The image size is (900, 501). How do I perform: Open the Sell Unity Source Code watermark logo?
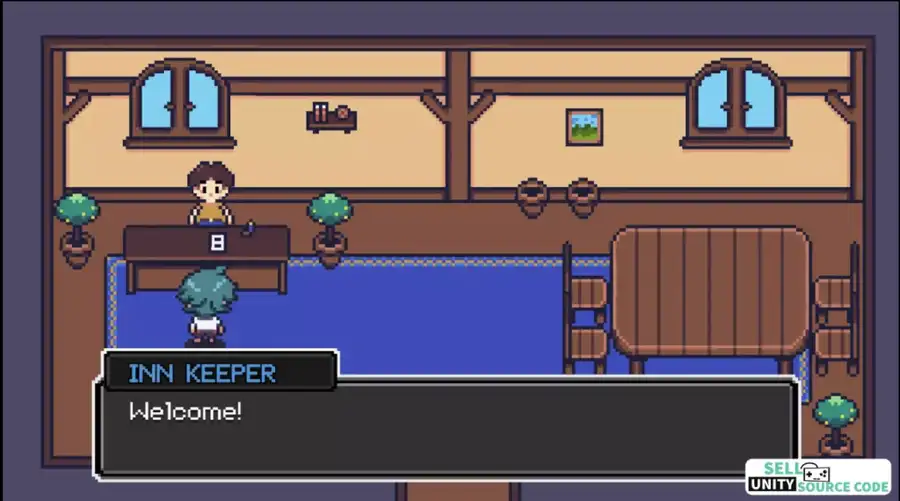[817, 477]
